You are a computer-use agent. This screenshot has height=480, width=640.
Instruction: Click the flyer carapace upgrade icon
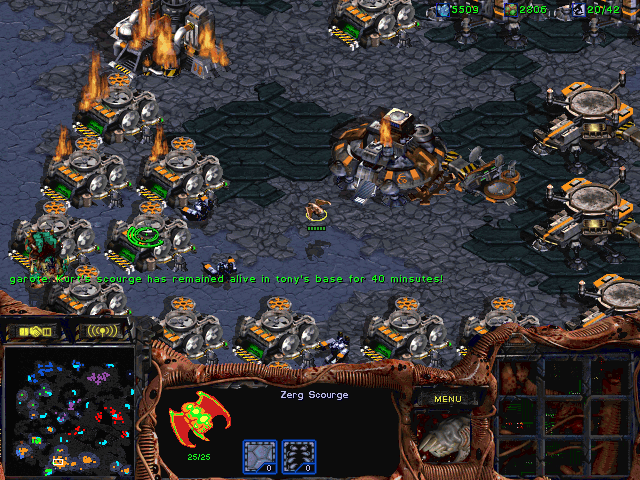260,457
